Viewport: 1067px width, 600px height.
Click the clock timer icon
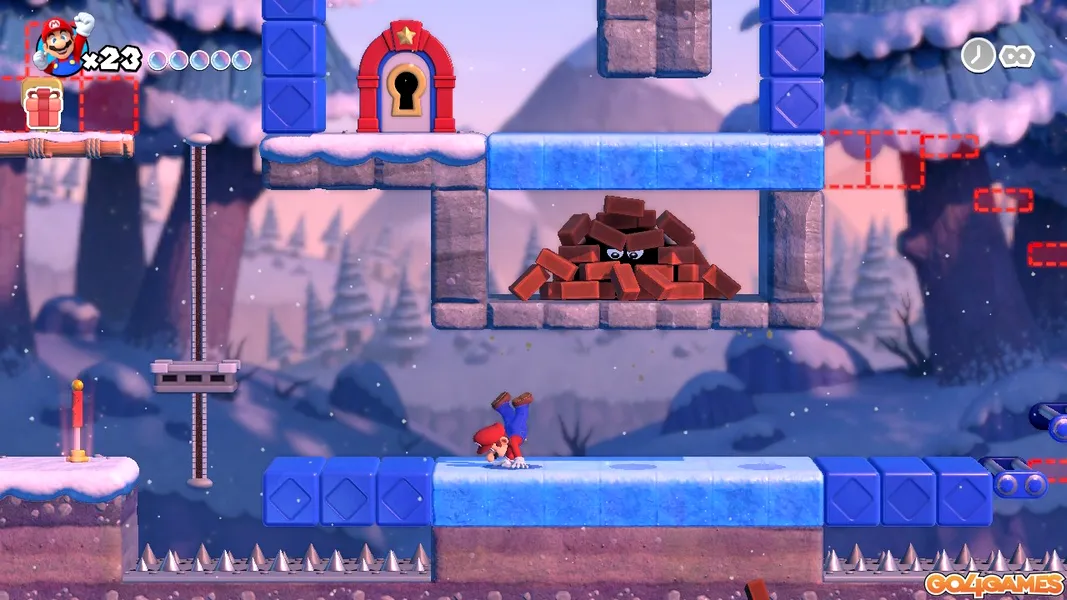point(977,55)
